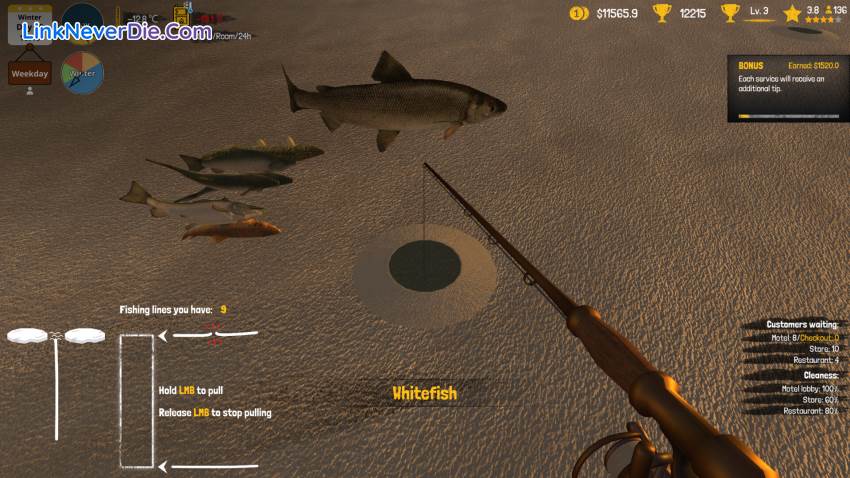The height and width of the screenshot is (478, 850).
Task: Open the BONUS info panel
Action: [x=788, y=88]
